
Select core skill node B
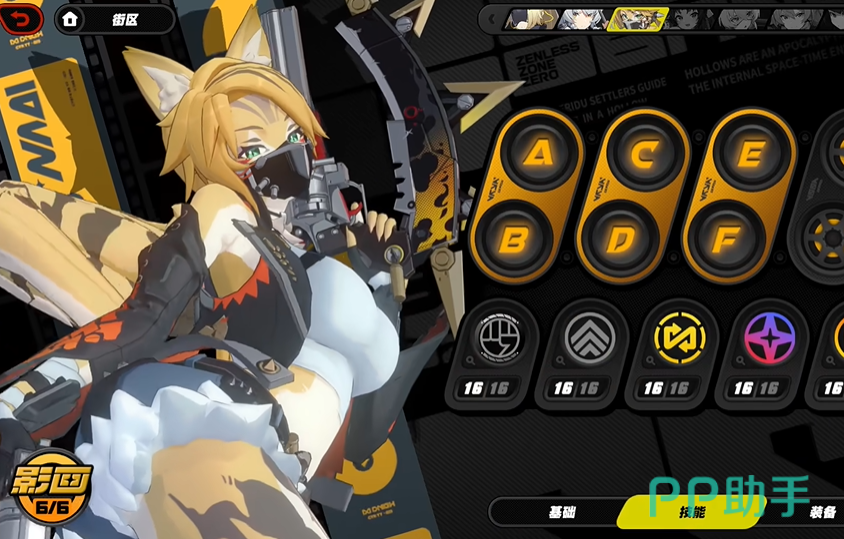(514, 239)
